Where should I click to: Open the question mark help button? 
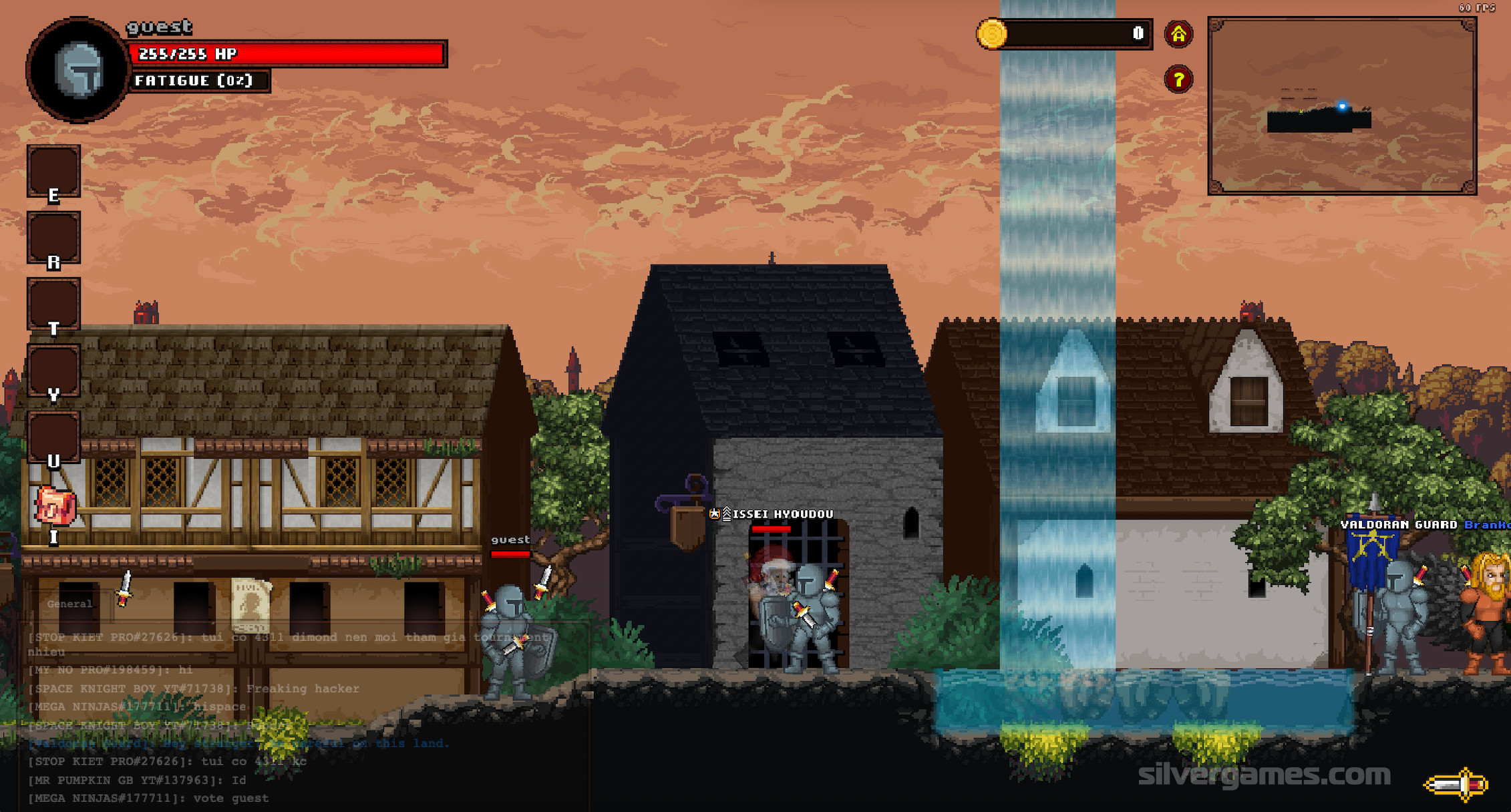point(1178,80)
